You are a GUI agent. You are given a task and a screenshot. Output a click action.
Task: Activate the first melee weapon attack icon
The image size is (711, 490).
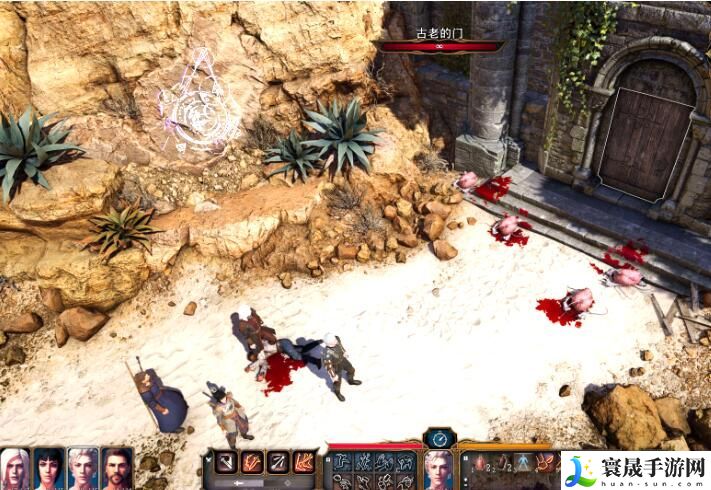pos(224,462)
